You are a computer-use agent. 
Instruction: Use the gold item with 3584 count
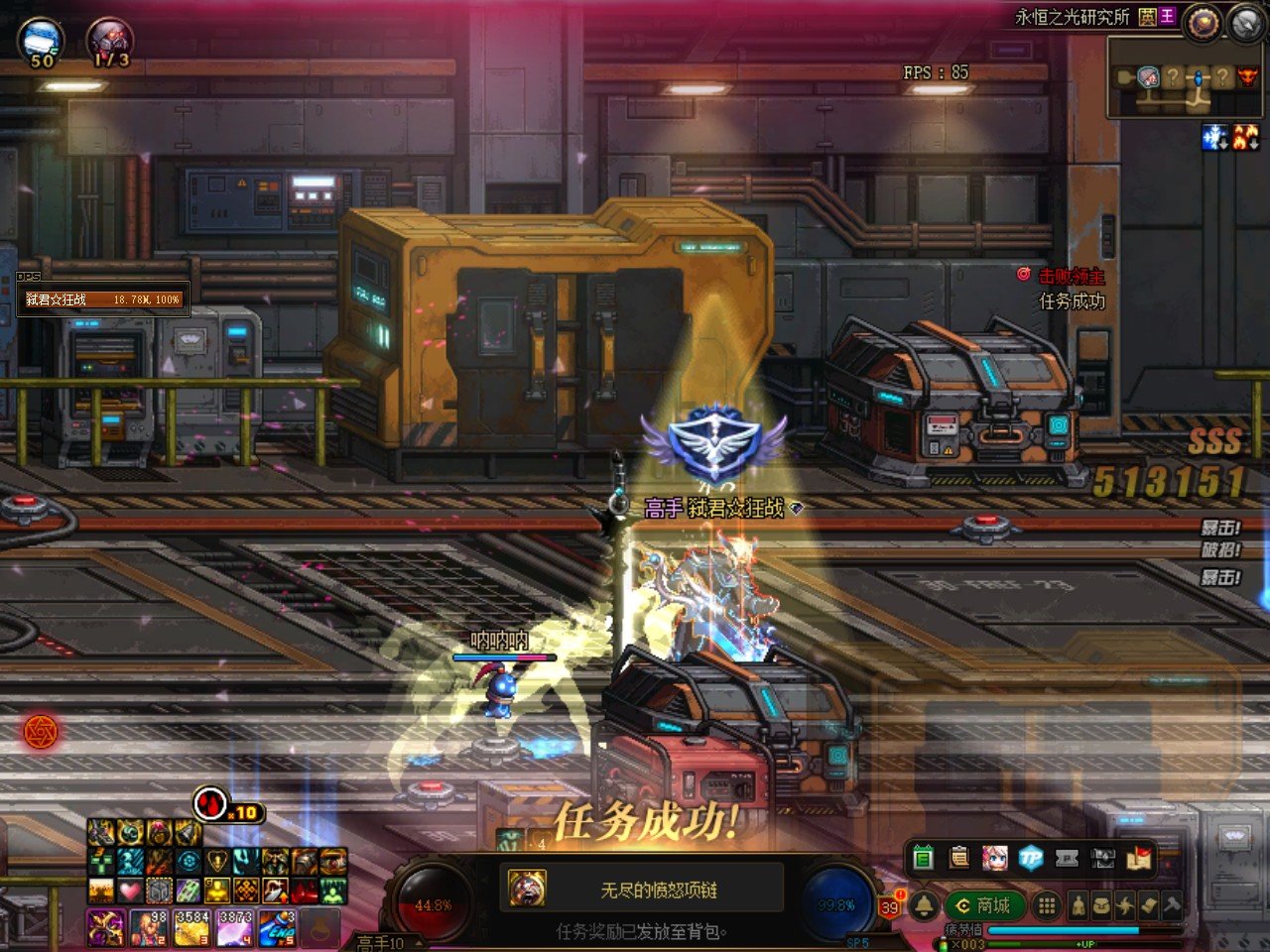(x=191, y=928)
